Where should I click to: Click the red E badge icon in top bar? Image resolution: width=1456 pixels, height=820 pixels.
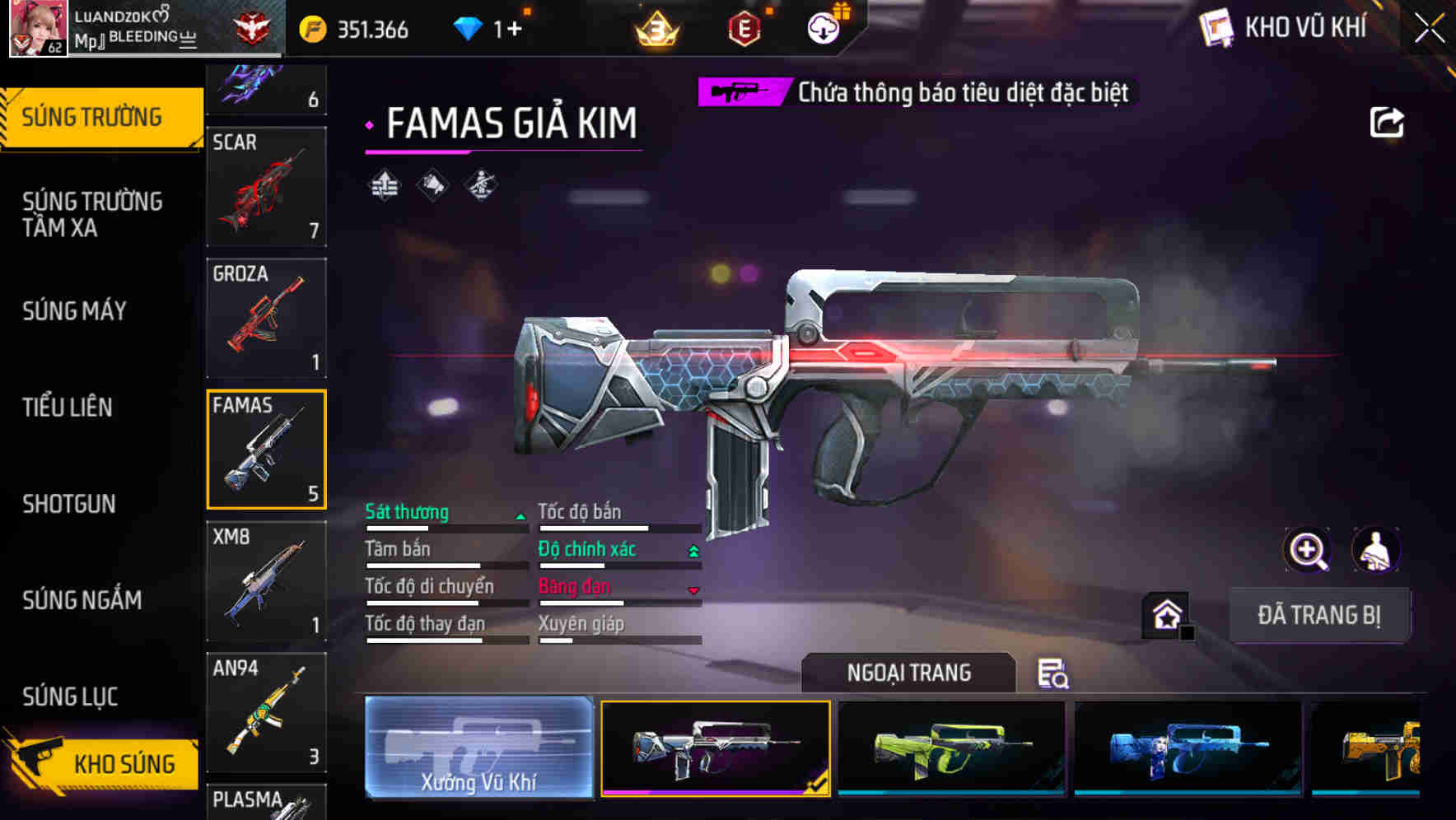coord(744,26)
